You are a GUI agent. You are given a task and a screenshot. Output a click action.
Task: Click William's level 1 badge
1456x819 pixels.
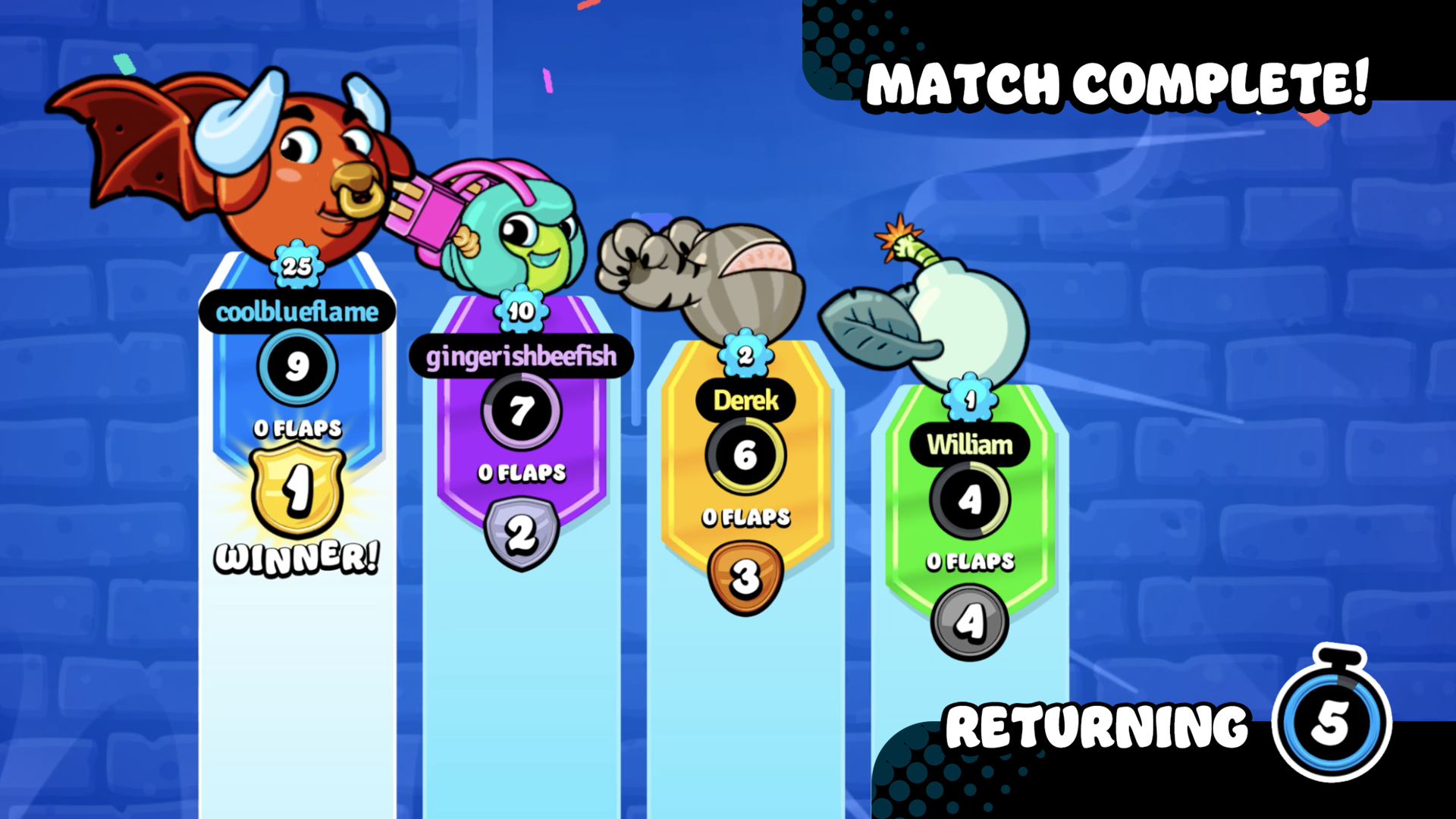[x=971, y=396]
